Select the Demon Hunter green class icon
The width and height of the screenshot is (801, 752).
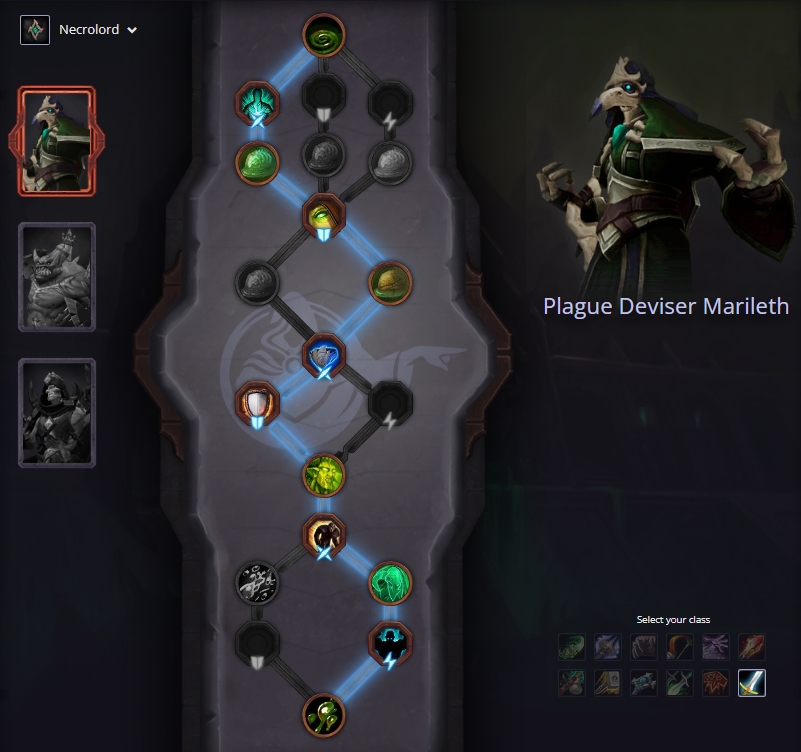(x=572, y=647)
